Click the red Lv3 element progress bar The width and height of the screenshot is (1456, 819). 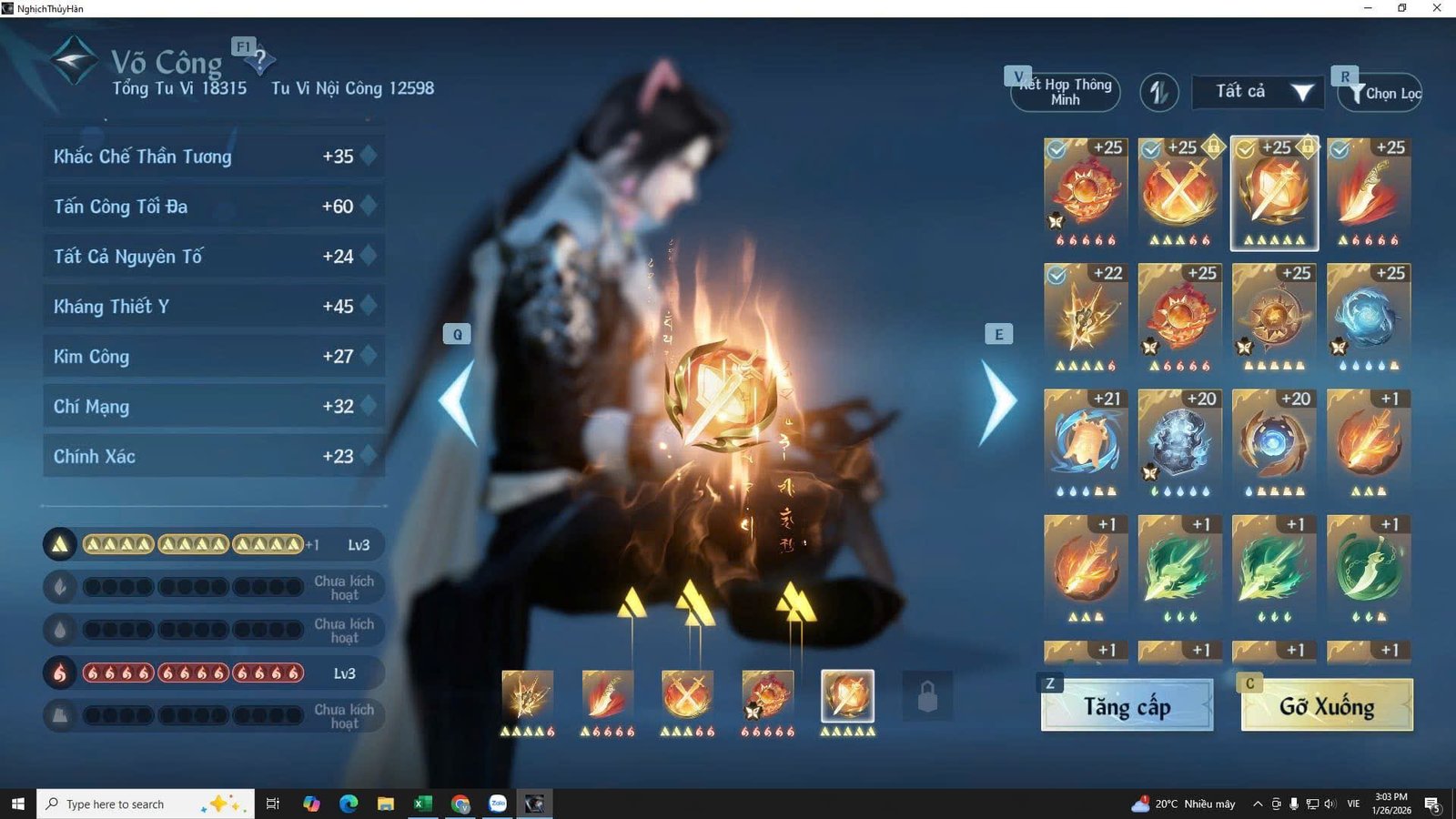pyautogui.click(x=194, y=673)
